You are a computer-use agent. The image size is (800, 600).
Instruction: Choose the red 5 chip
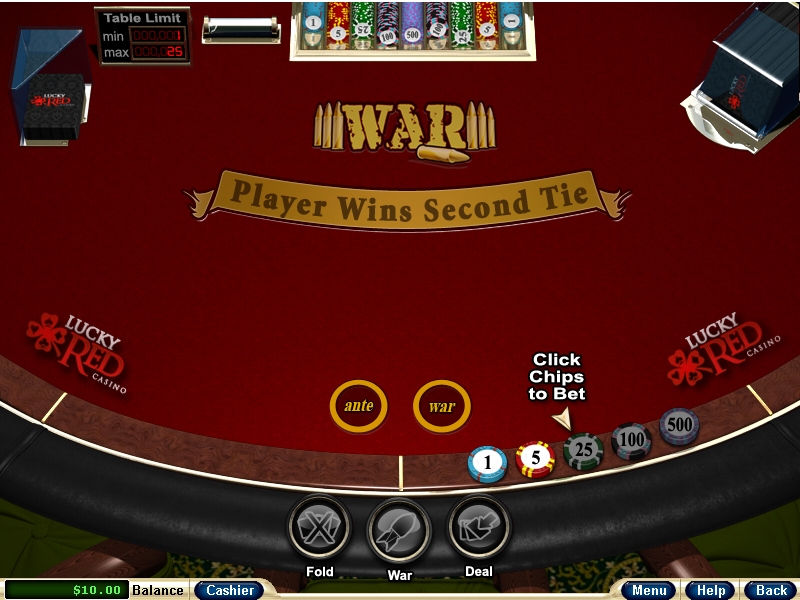(x=535, y=459)
